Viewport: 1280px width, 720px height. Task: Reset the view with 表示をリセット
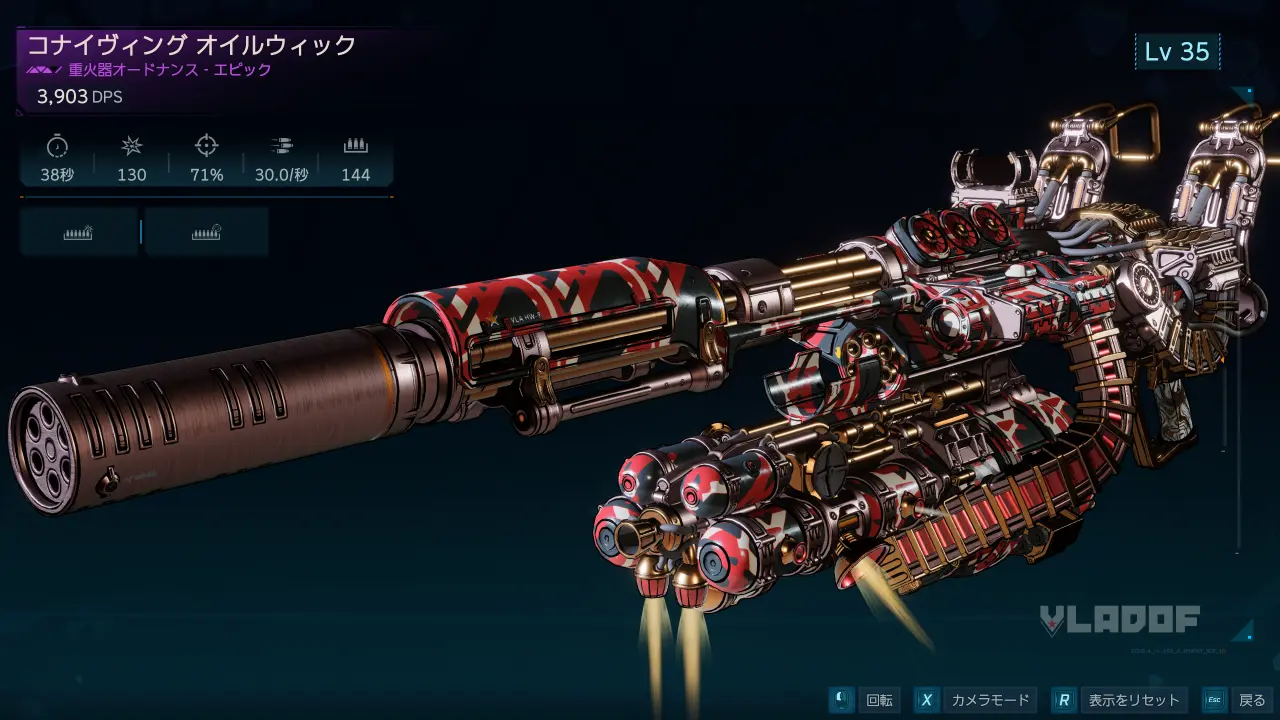tap(1122, 700)
